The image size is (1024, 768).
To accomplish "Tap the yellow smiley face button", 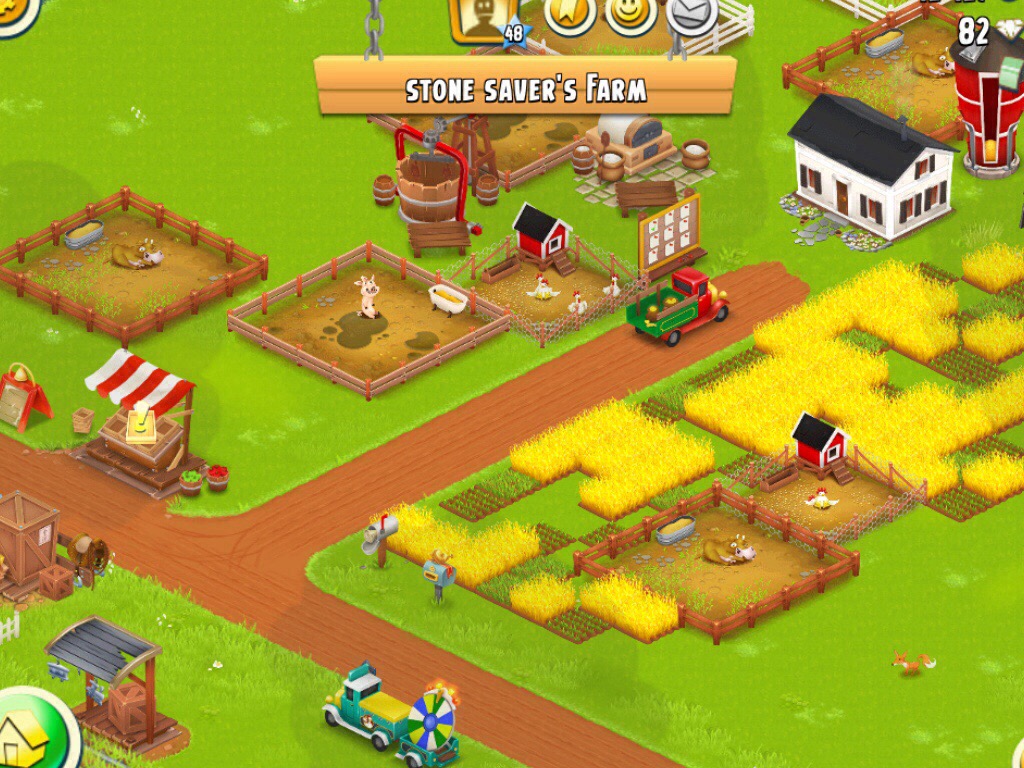I will tap(631, 11).
